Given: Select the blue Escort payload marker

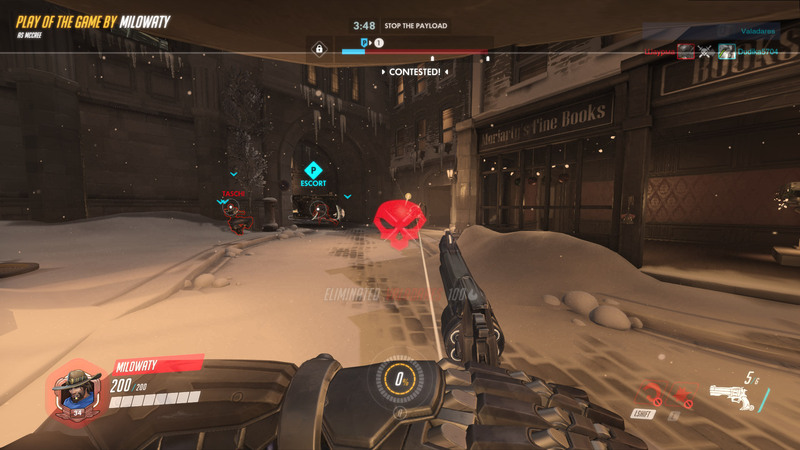Looking at the screenshot, I should (313, 171).
